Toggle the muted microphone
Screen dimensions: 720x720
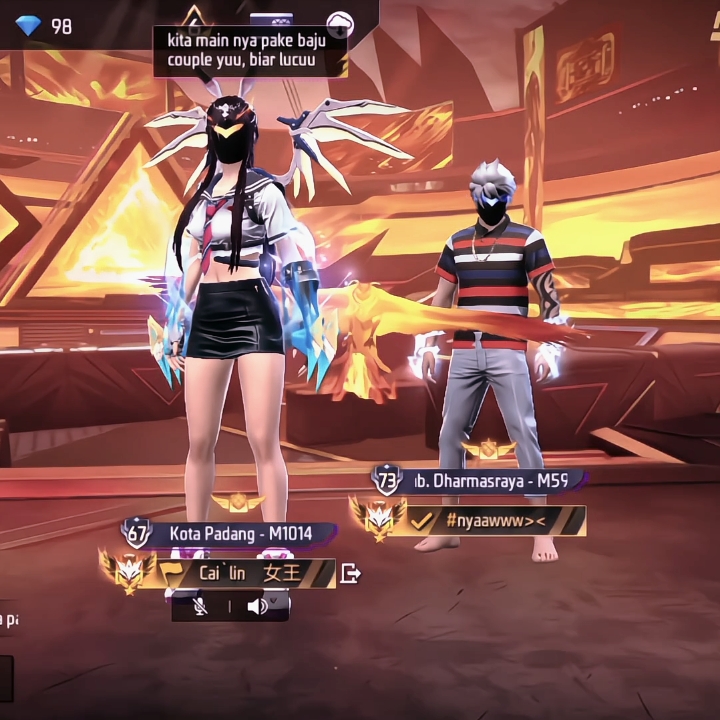(x=200, y=606)
